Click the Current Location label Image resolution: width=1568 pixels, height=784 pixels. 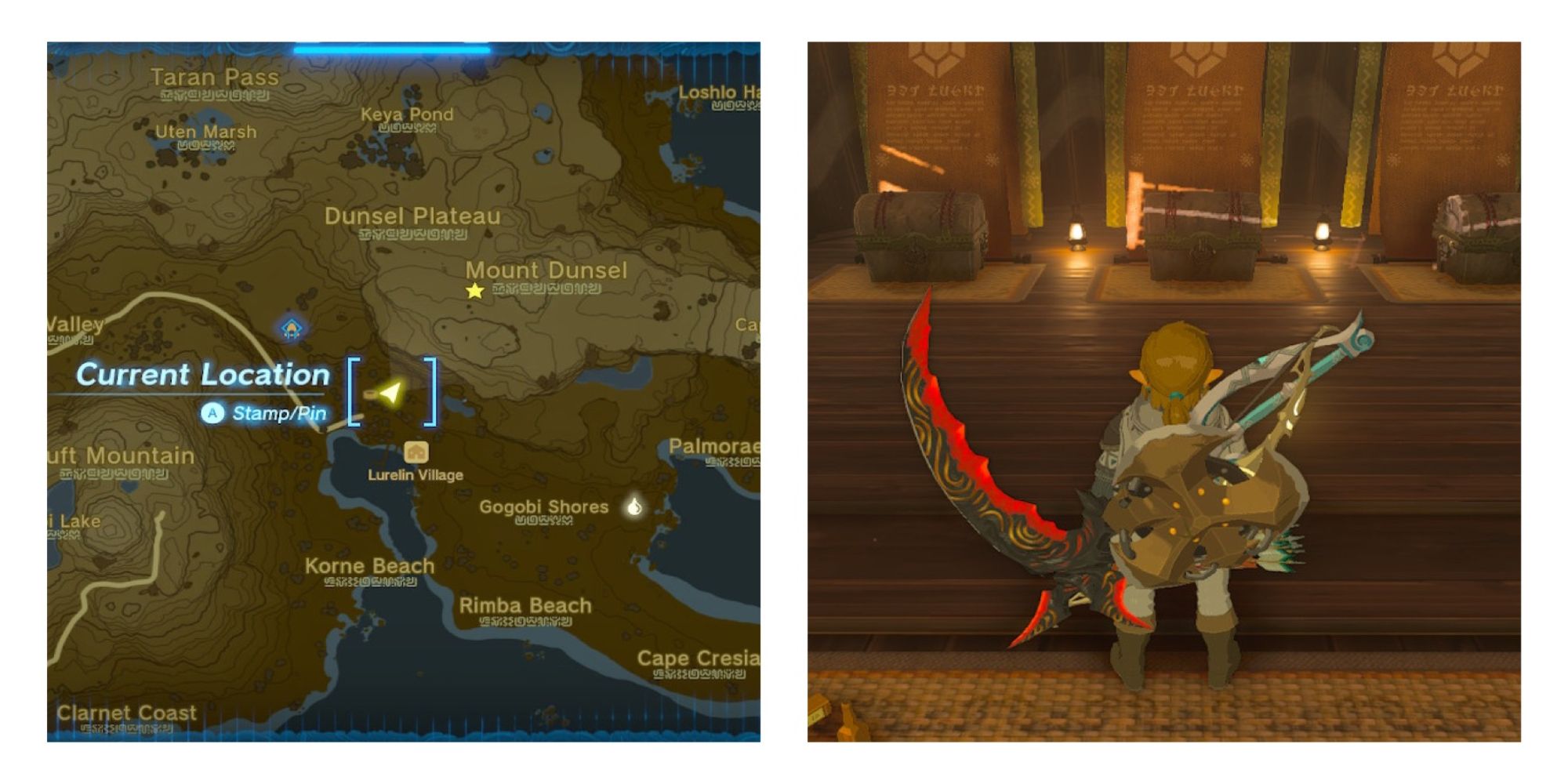pyautogui.click(x=202, y=375)
